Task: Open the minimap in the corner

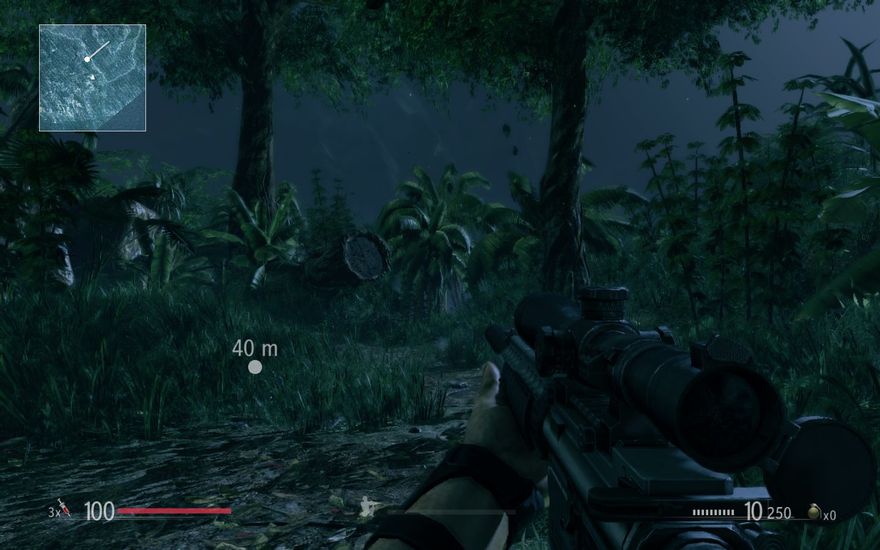Action: [x=92, y=78]
